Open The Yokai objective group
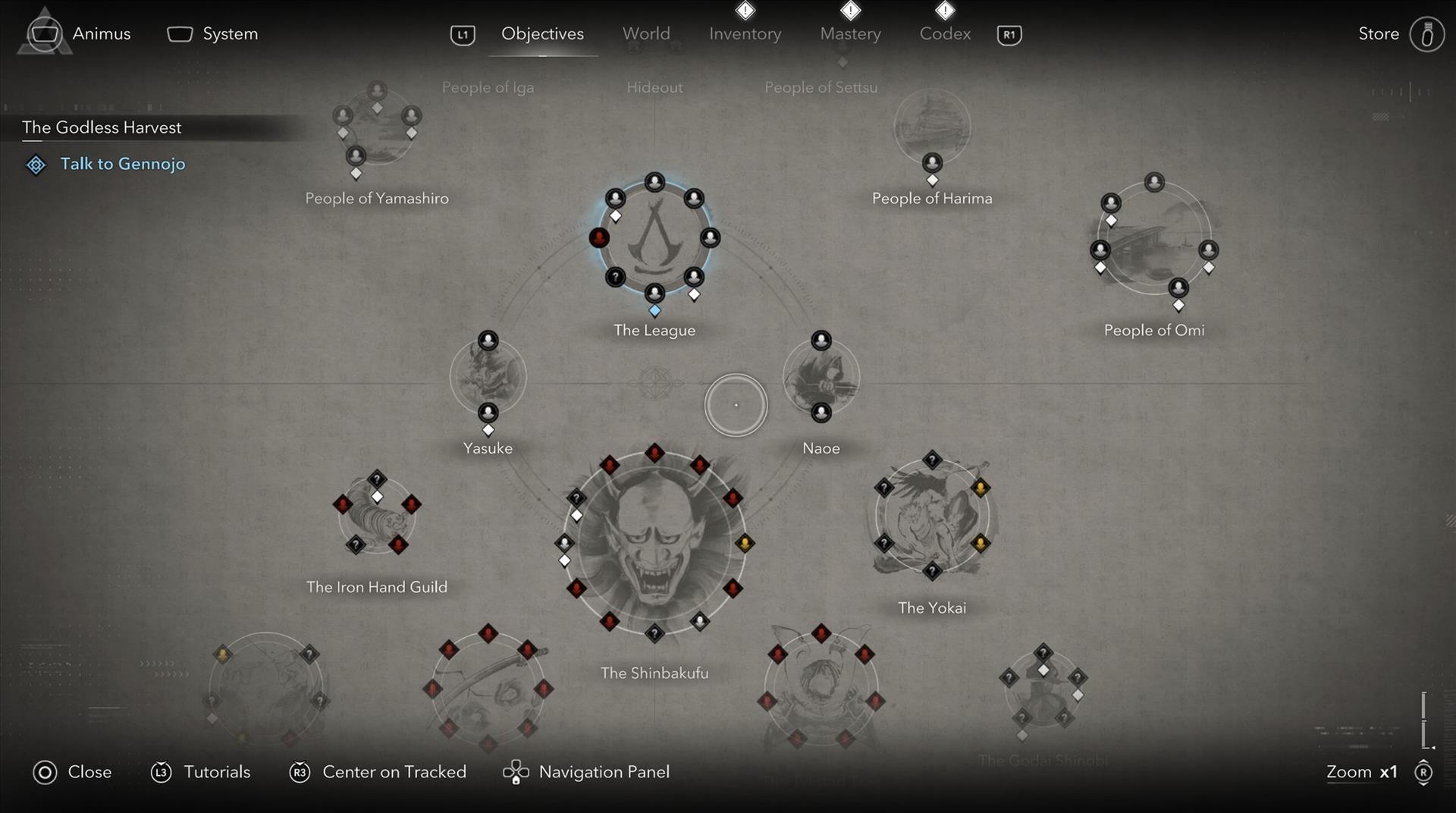Image resolution: width=1456 pixels, height=813 pixels. tap(932, 516)
